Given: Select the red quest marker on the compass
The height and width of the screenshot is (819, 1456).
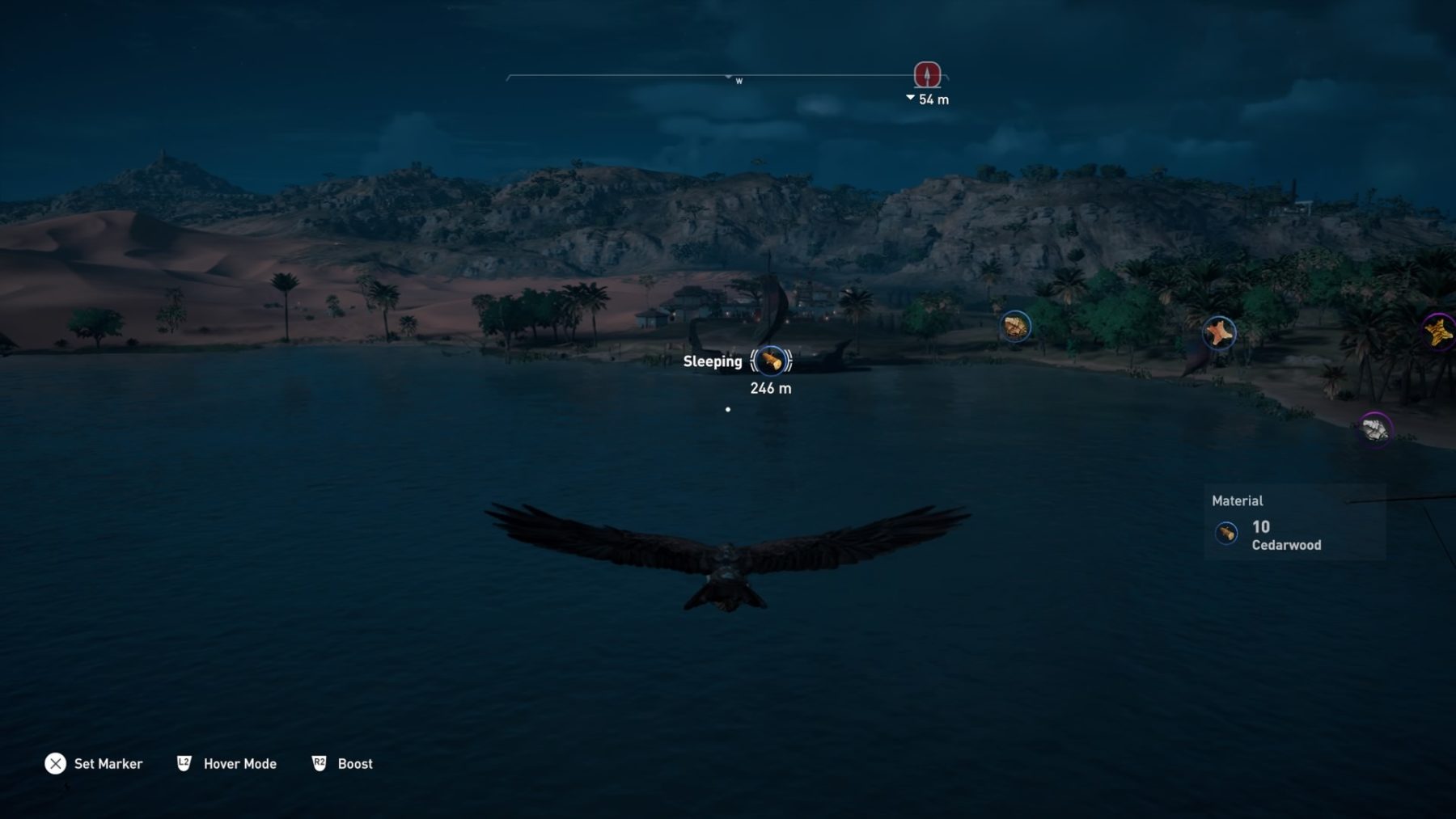Looking at the screenshot, I should (927, 74).
